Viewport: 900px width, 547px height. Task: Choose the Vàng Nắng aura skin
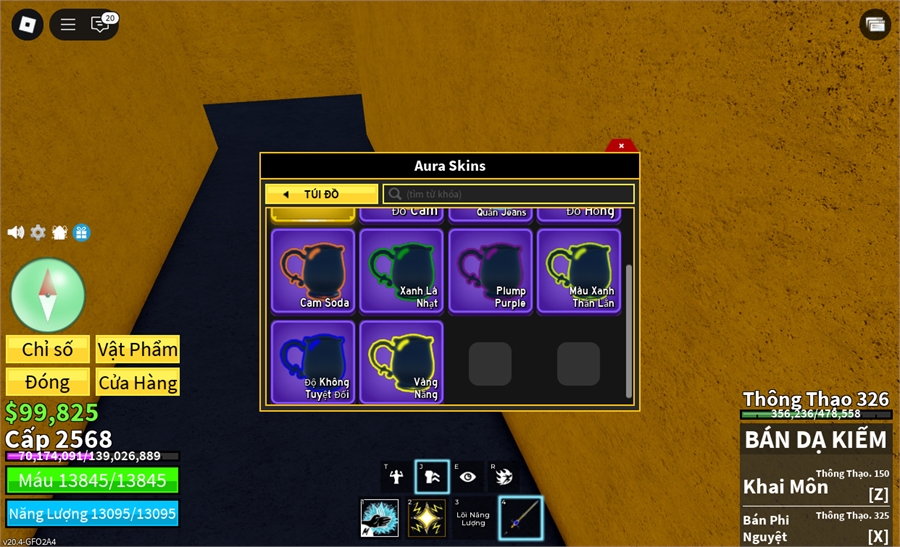[x=401, y=361]
